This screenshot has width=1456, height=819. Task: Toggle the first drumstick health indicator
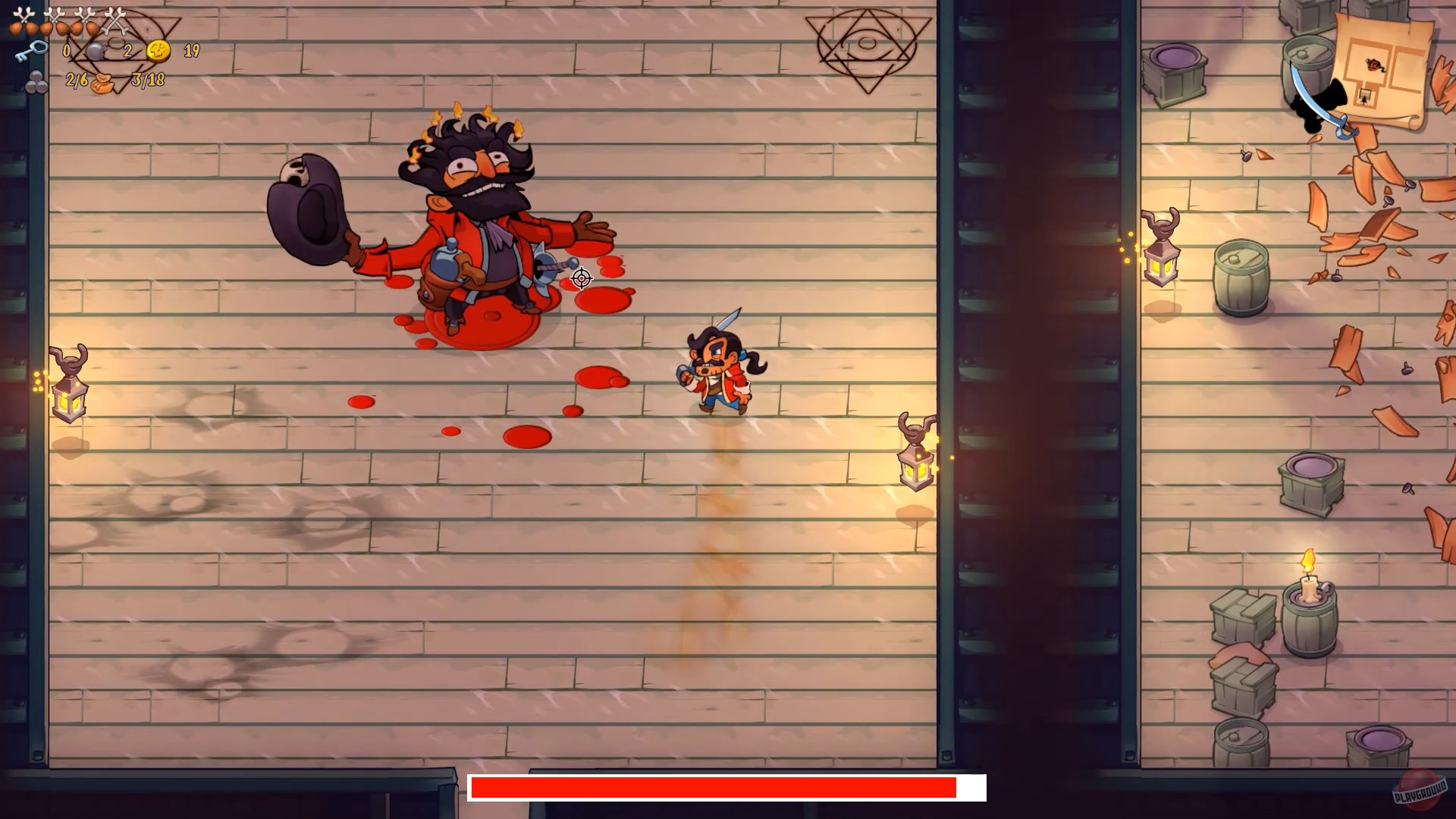tap(15, 27)
